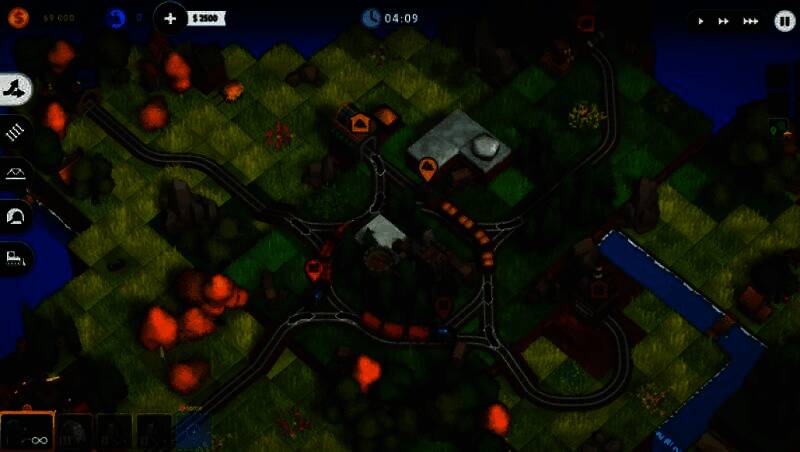Pause the game with the pause button
The image size is (800, 452).
(784, 20)
